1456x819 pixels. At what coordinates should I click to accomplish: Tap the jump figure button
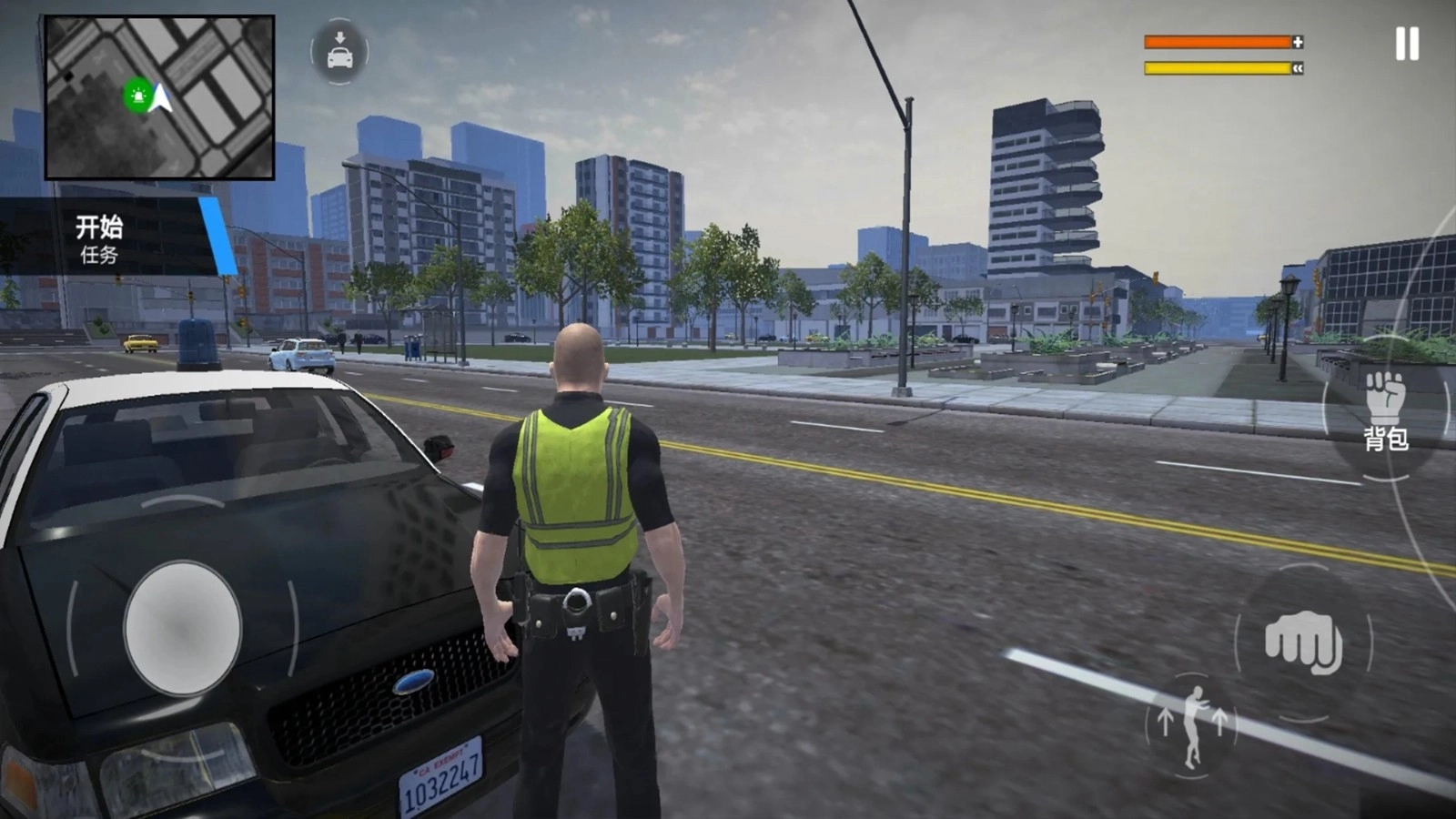click(1192, 725)
